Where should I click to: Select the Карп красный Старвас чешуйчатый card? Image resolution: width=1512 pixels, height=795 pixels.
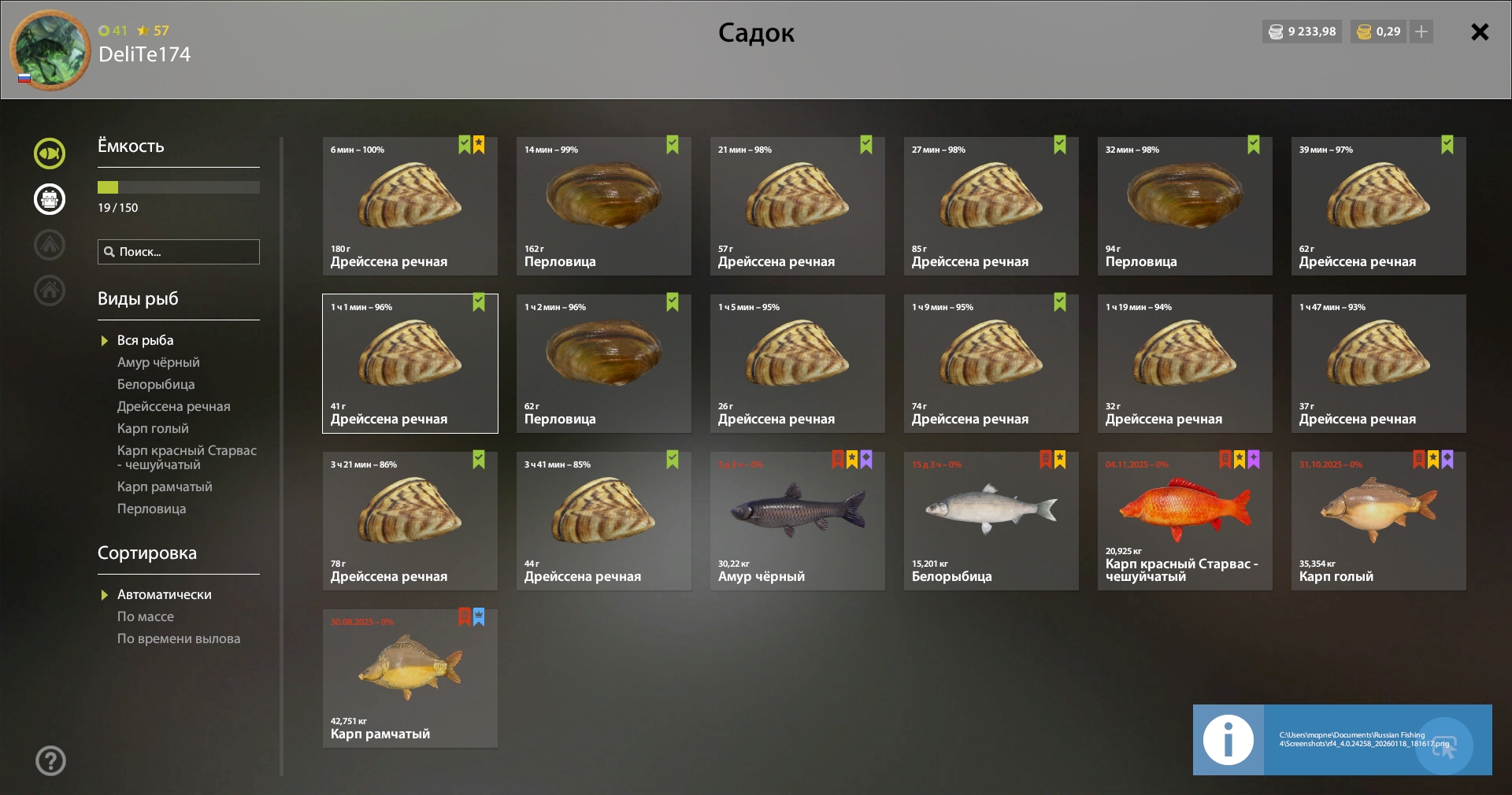click(x=1184, y=521)
